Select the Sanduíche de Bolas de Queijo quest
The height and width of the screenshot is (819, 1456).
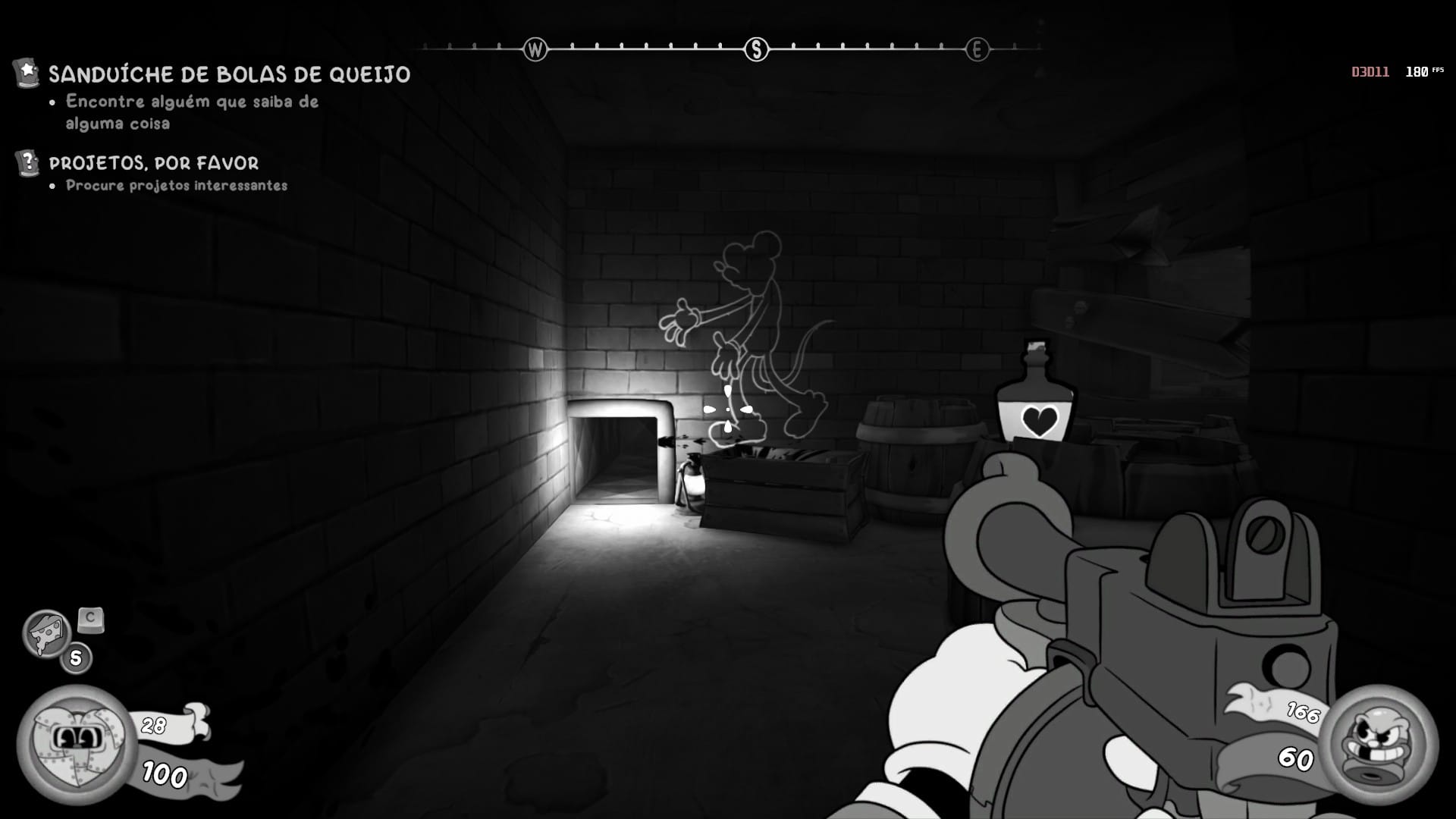click(229, 74)
